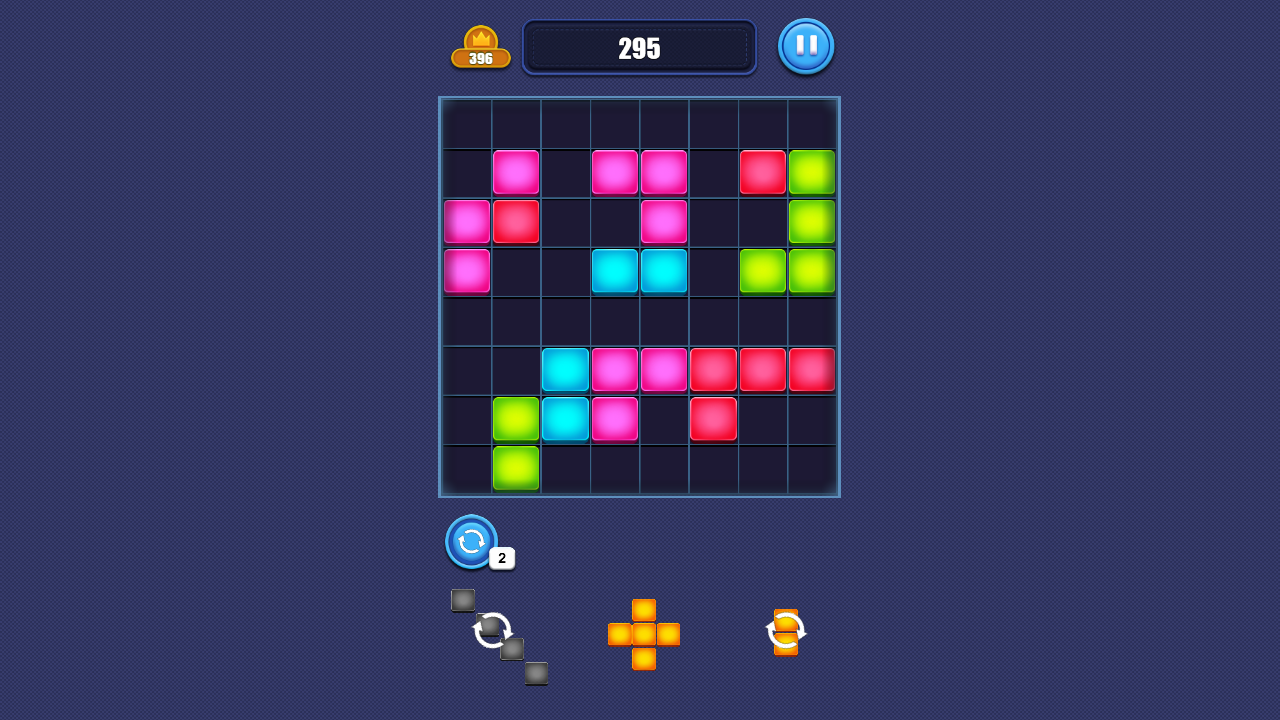1280x720 pixels.
Task: Click the pink block in the top-left grid area
Action: pos(515,171)
